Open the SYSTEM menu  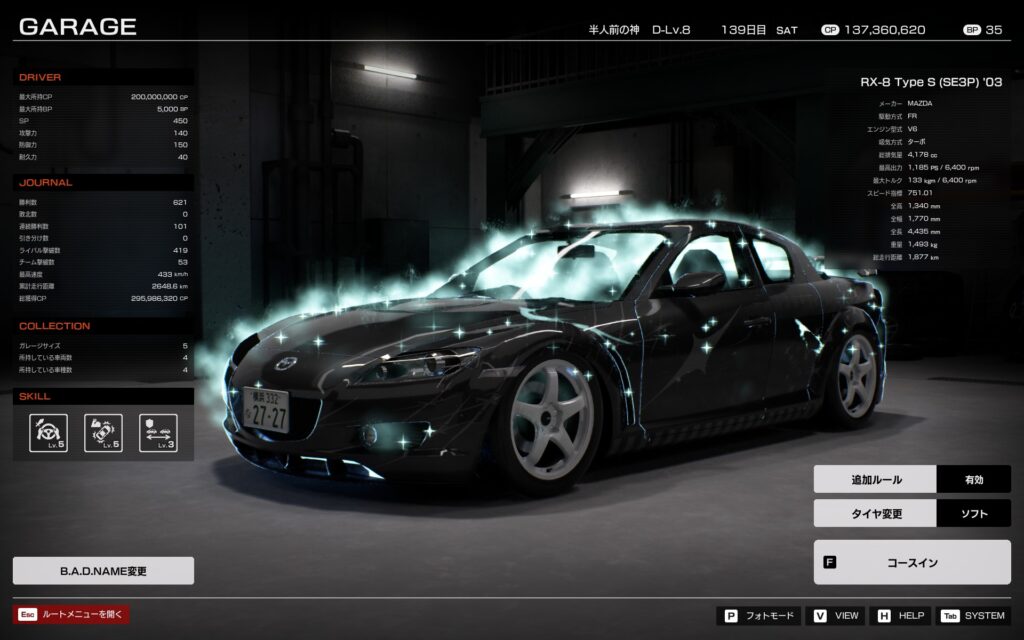click(973, 616)
